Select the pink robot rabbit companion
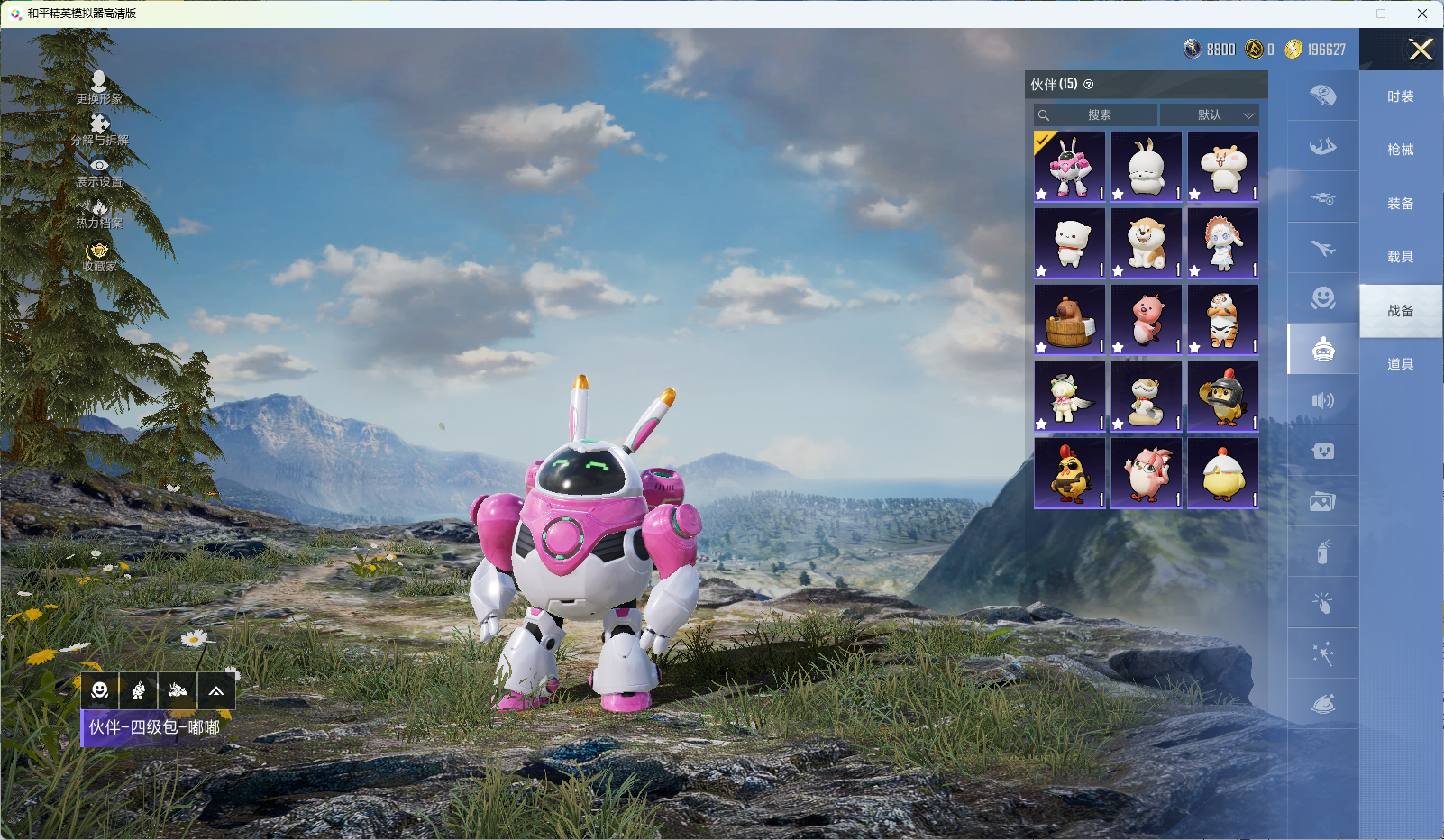This screenshot has width=1444, height=840. coord(1070,167)
